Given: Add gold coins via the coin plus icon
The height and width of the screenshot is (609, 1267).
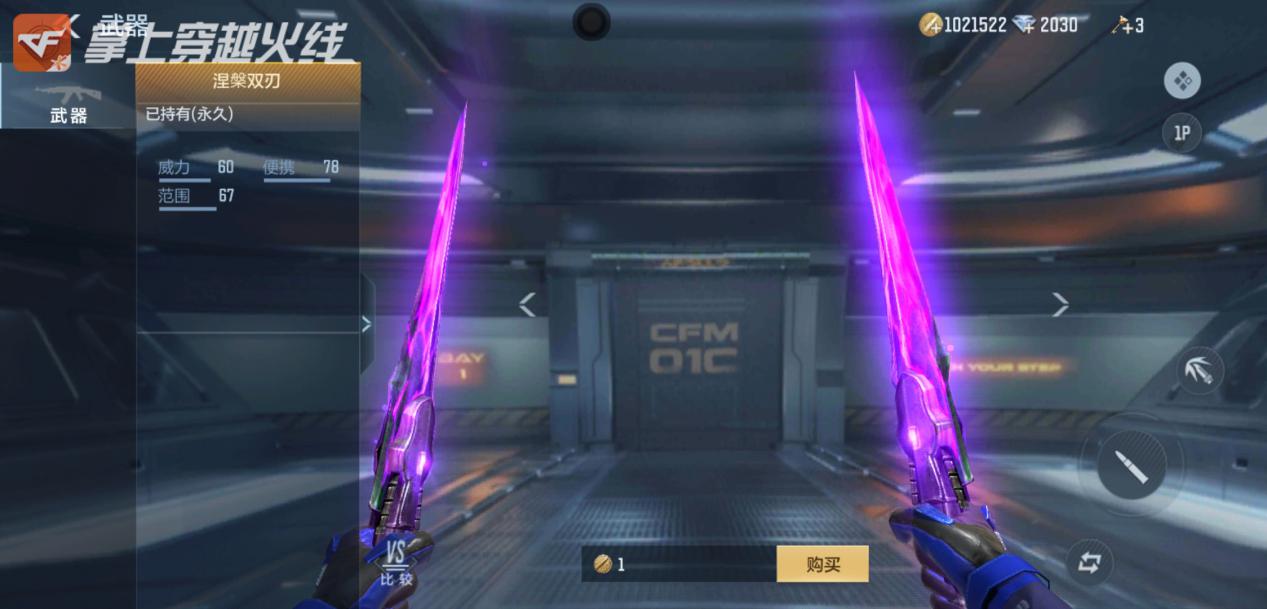Looking at the screenshot, I should point(931,25).
